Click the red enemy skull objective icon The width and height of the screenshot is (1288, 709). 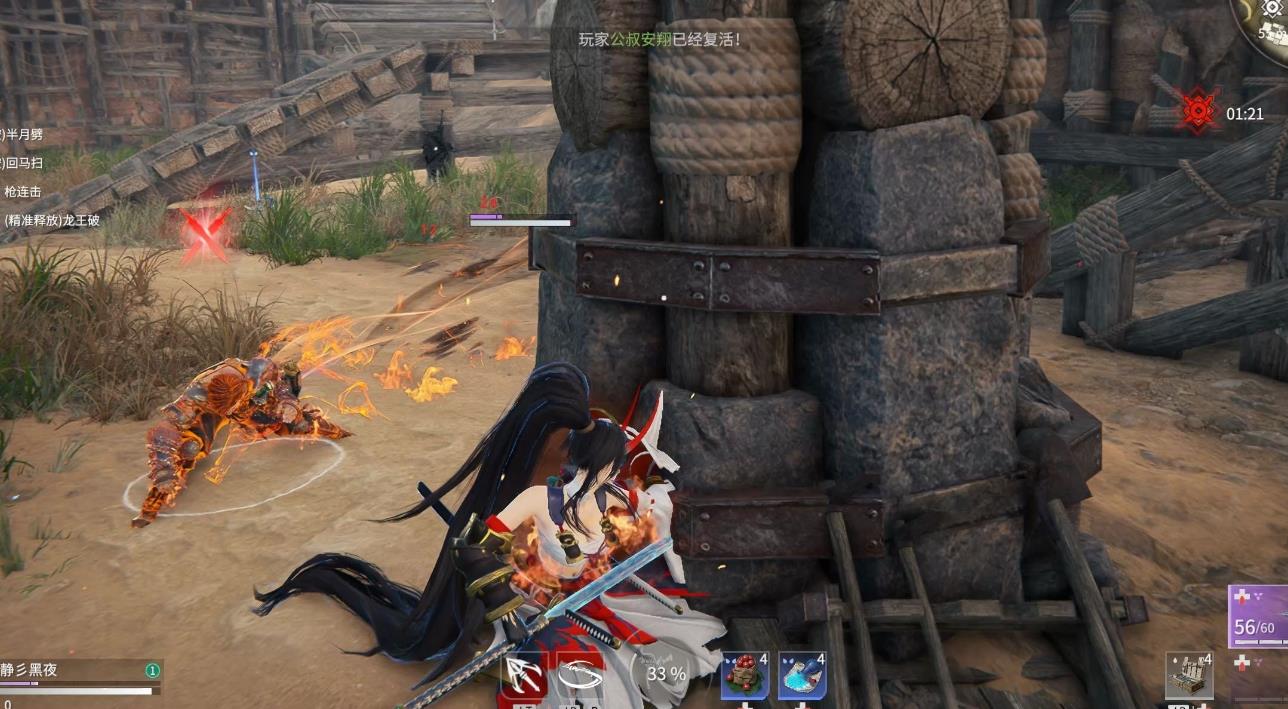[1198, 111]
